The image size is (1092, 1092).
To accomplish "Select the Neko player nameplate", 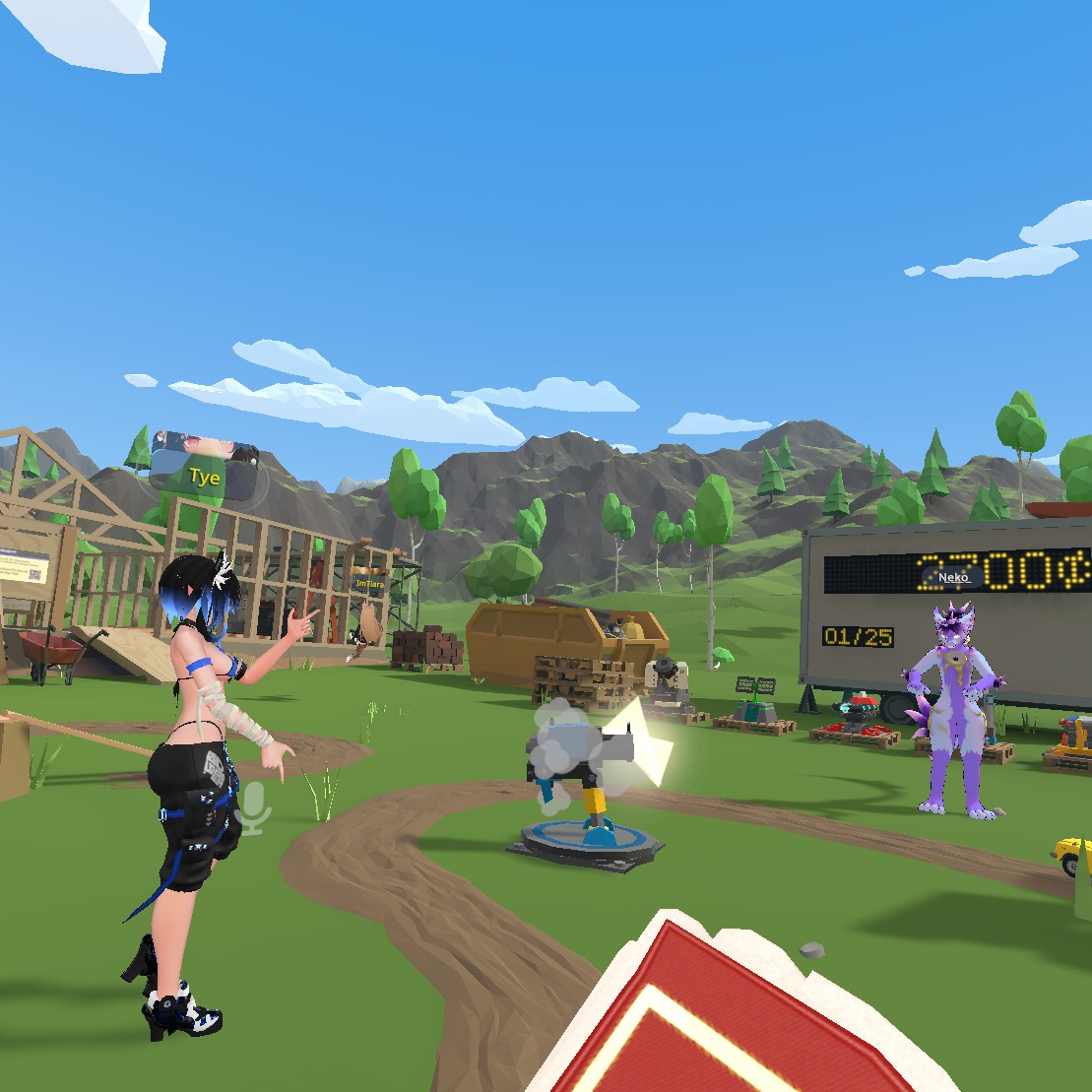I will pos(953,578).
